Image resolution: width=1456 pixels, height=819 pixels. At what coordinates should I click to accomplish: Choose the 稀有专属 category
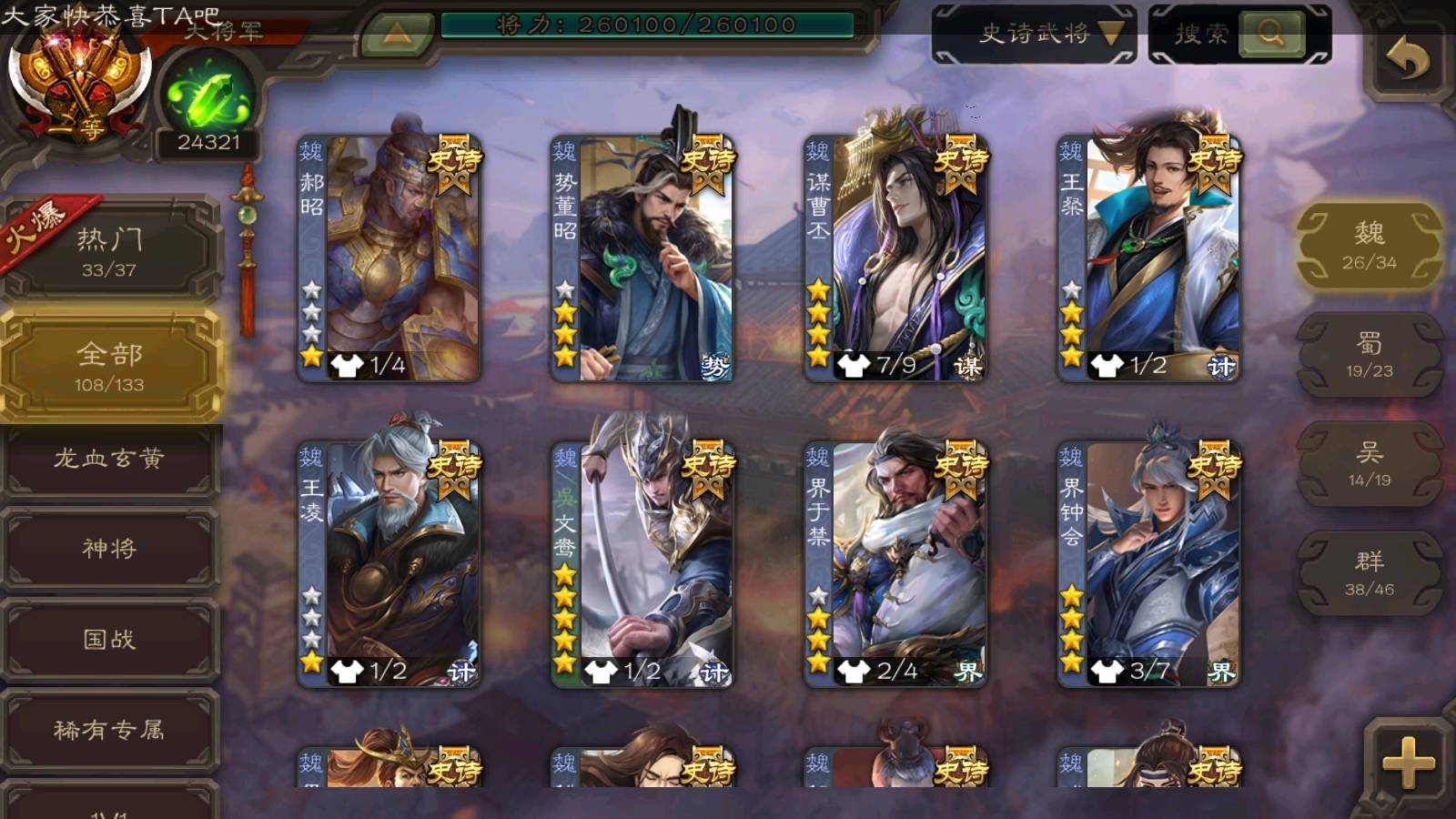coord(109,730)
